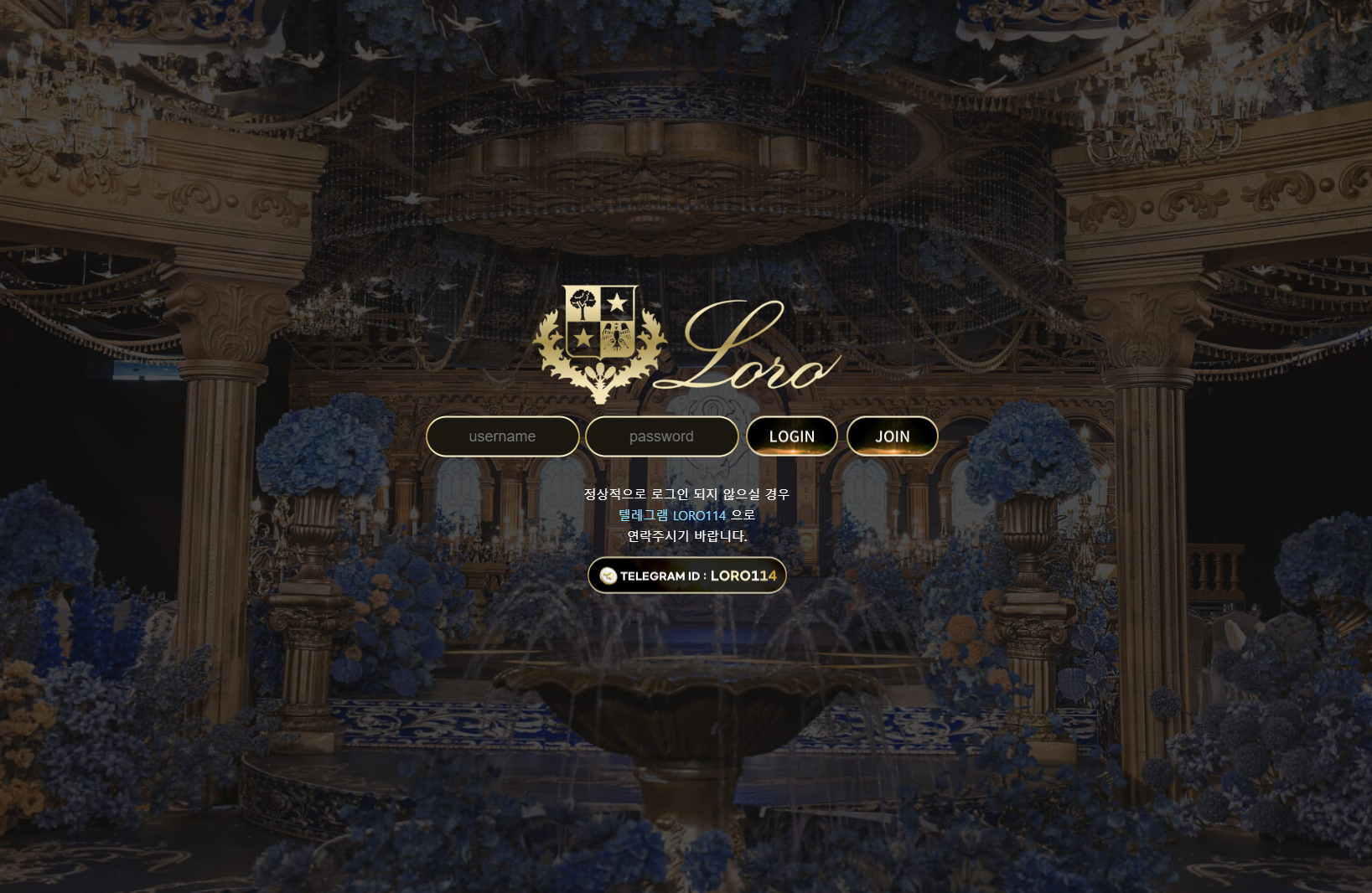This screenshot has width=1372, height=893.
Task: Select the Telegram paper-plane icon
Action: [610, 575]
